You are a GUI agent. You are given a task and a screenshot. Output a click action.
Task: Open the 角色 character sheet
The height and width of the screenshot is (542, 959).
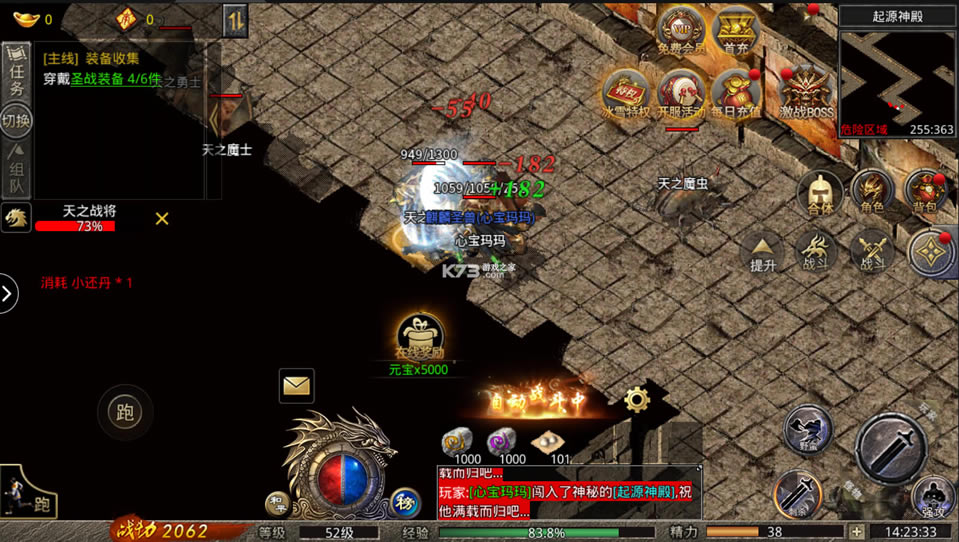point(872,191)
